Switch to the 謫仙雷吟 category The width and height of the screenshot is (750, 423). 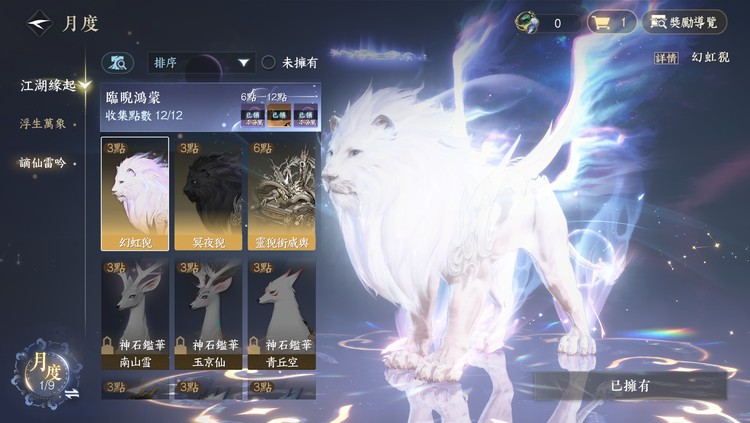43,162
